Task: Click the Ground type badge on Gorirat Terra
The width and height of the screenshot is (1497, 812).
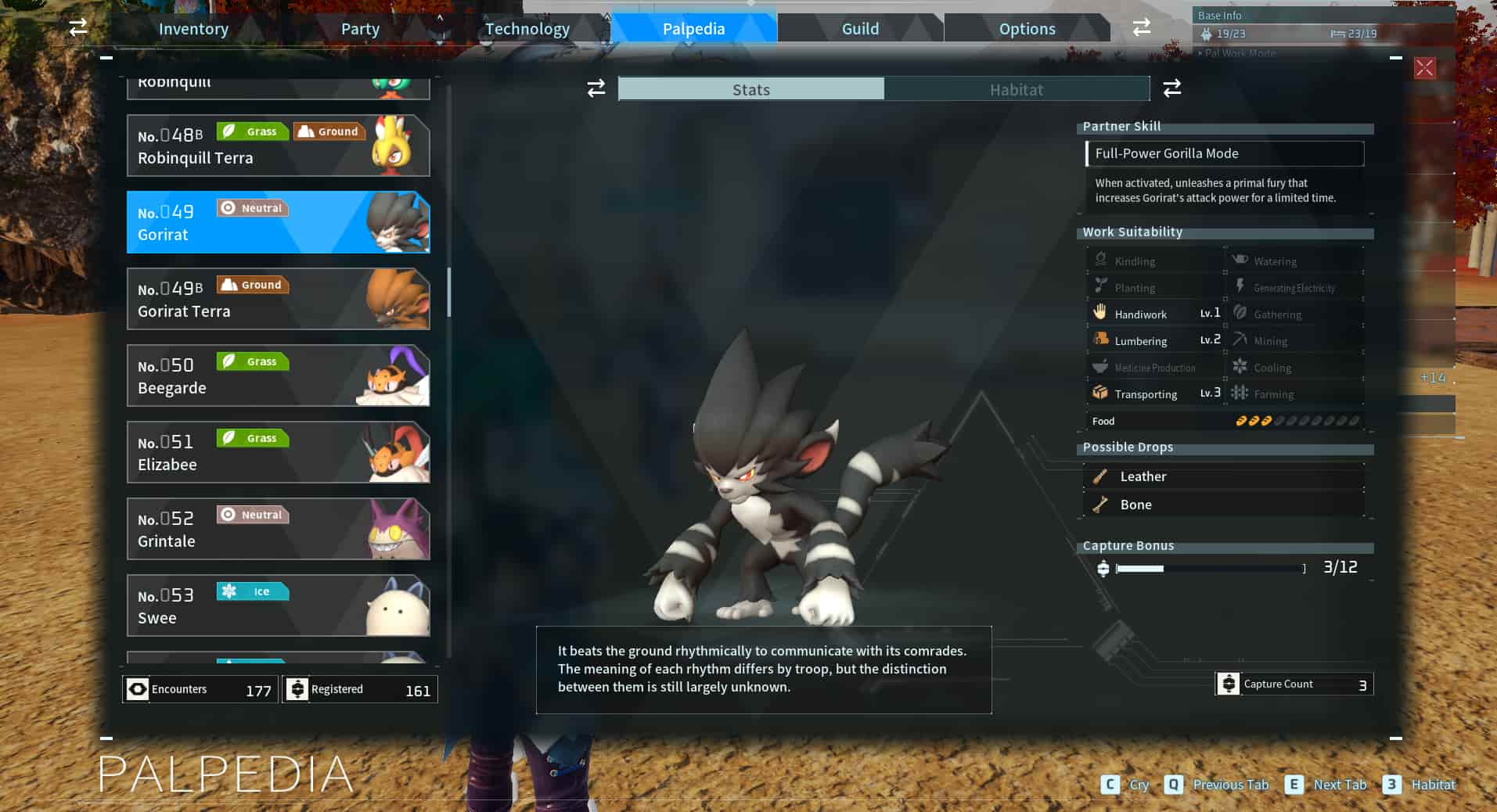Action: pos(252,284)
